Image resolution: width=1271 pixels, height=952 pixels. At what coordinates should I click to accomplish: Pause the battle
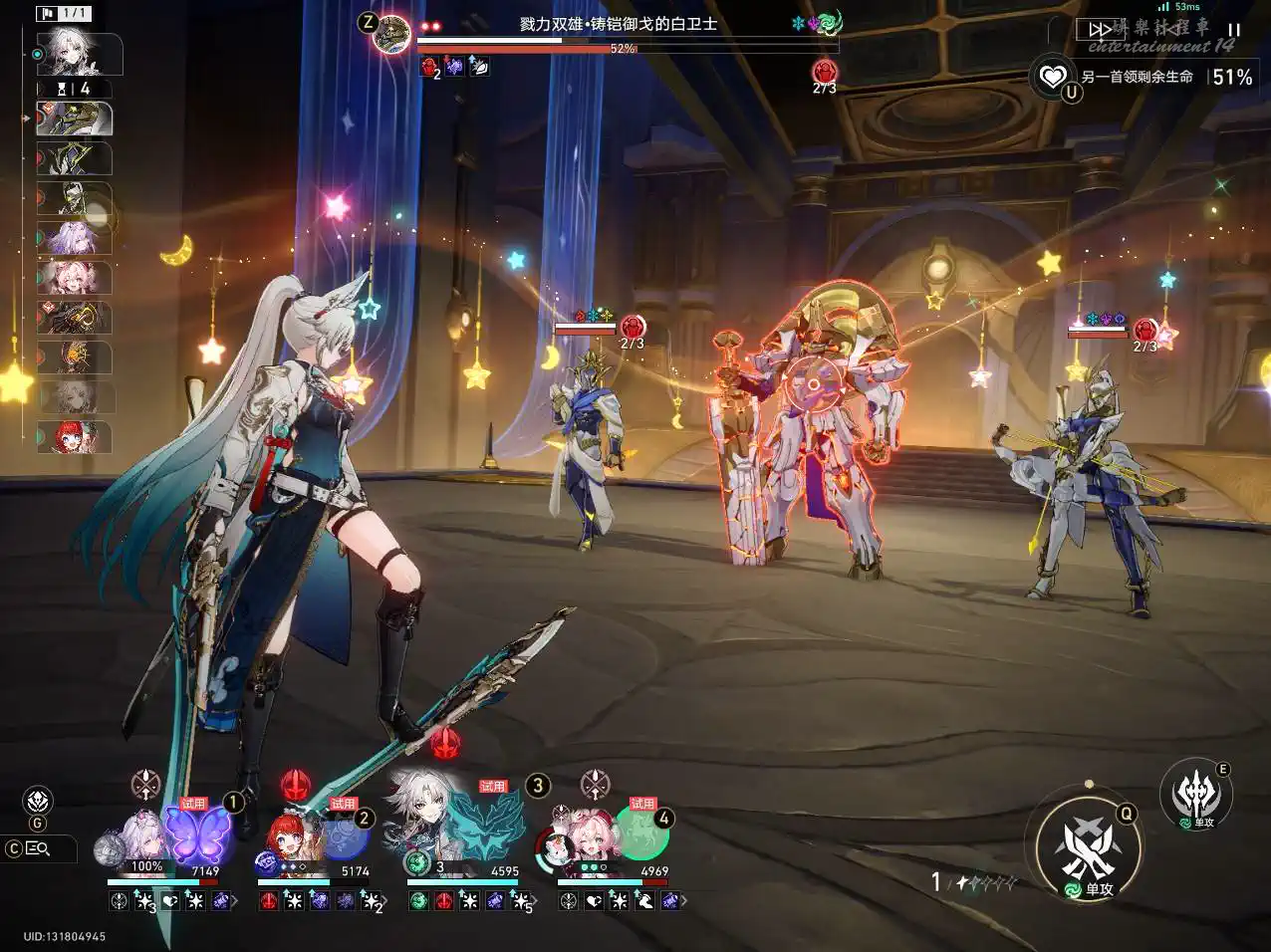1234,31
